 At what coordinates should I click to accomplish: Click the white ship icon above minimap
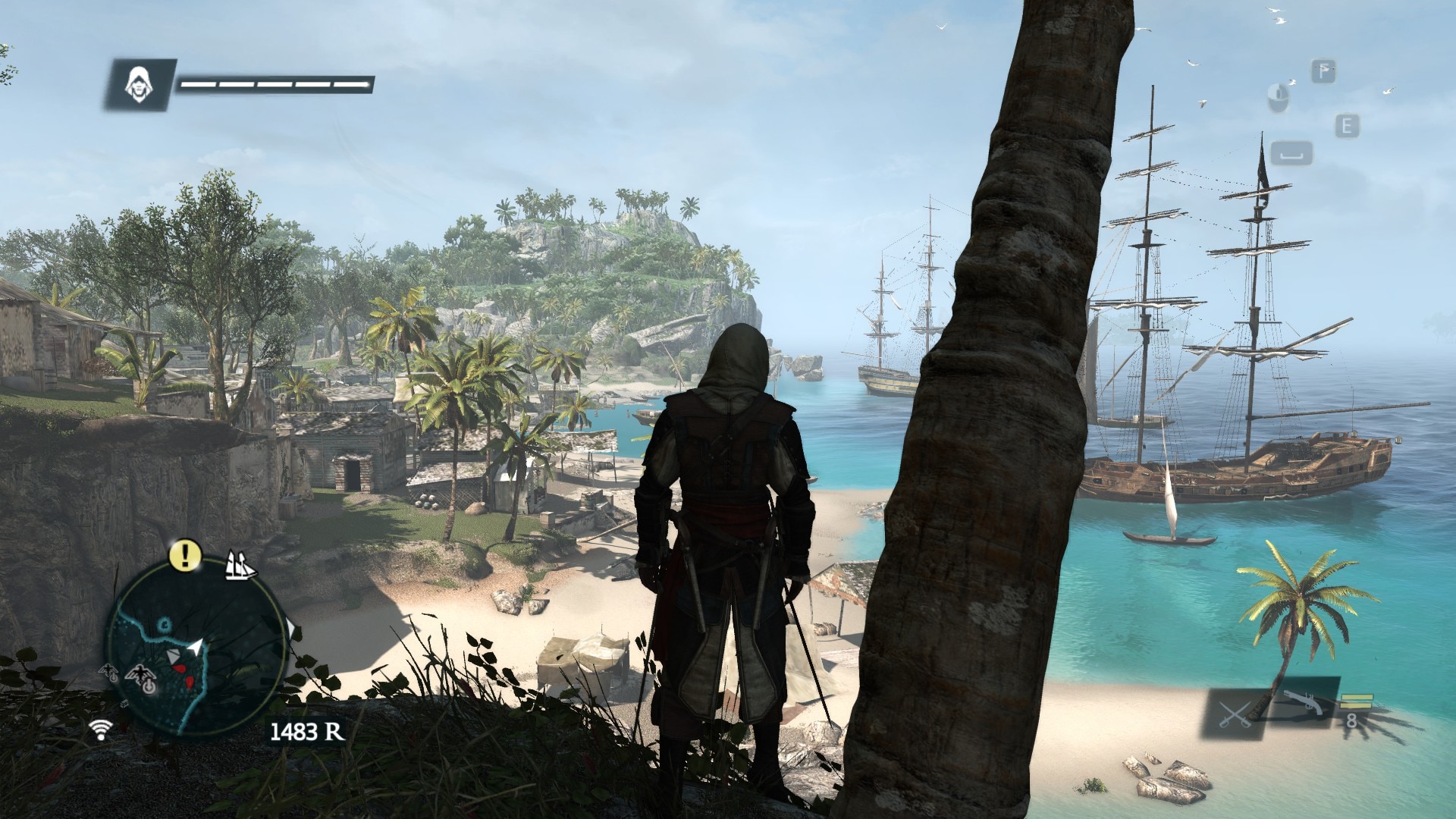click(x=241, y=566)
